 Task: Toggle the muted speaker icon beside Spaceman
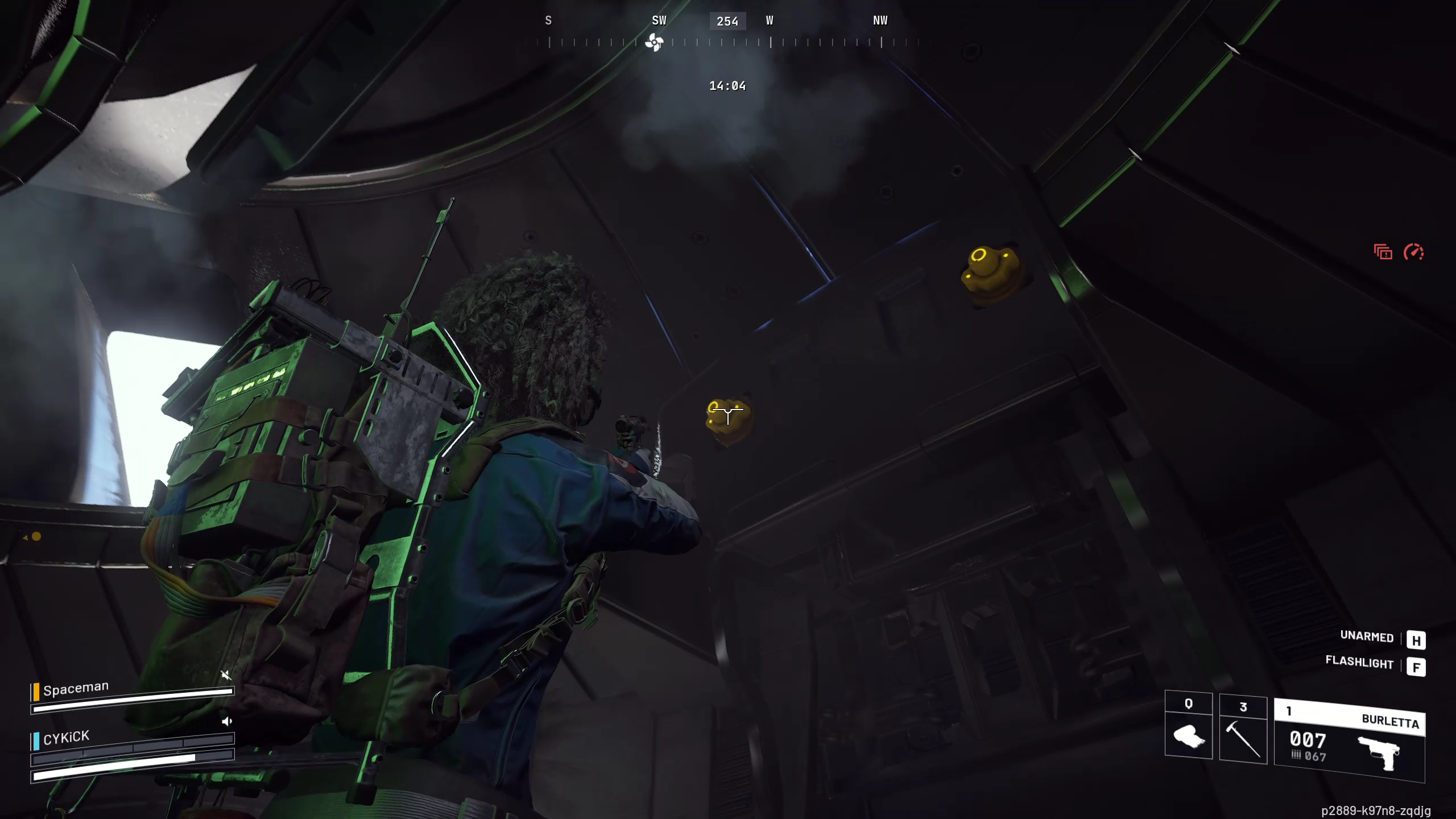tap(226, 675)
